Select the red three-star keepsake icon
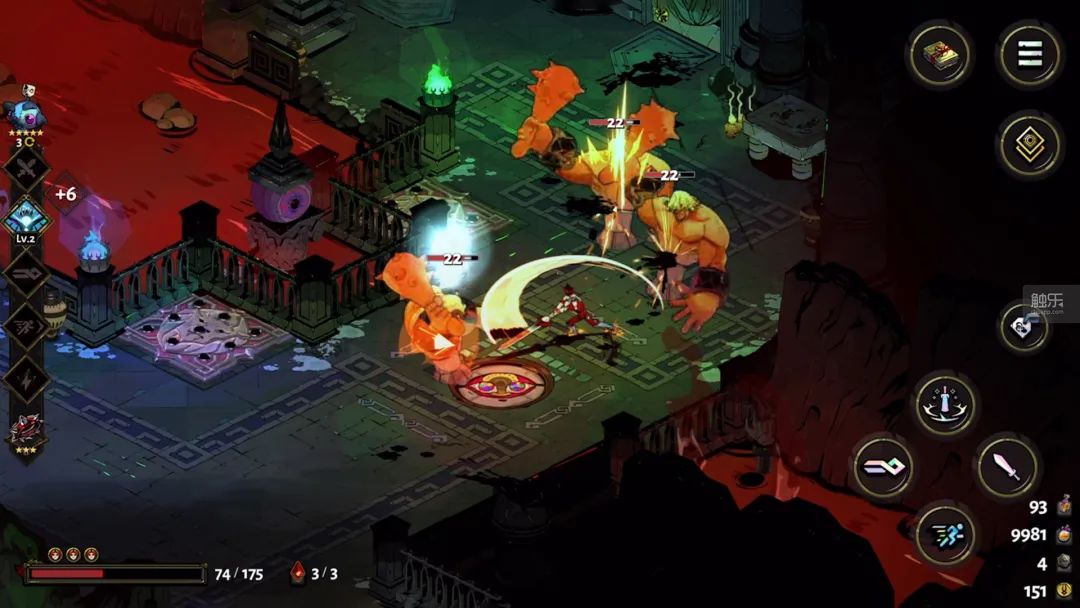The height and width of the screenshot is (608, 1080). tap(24, 432)
